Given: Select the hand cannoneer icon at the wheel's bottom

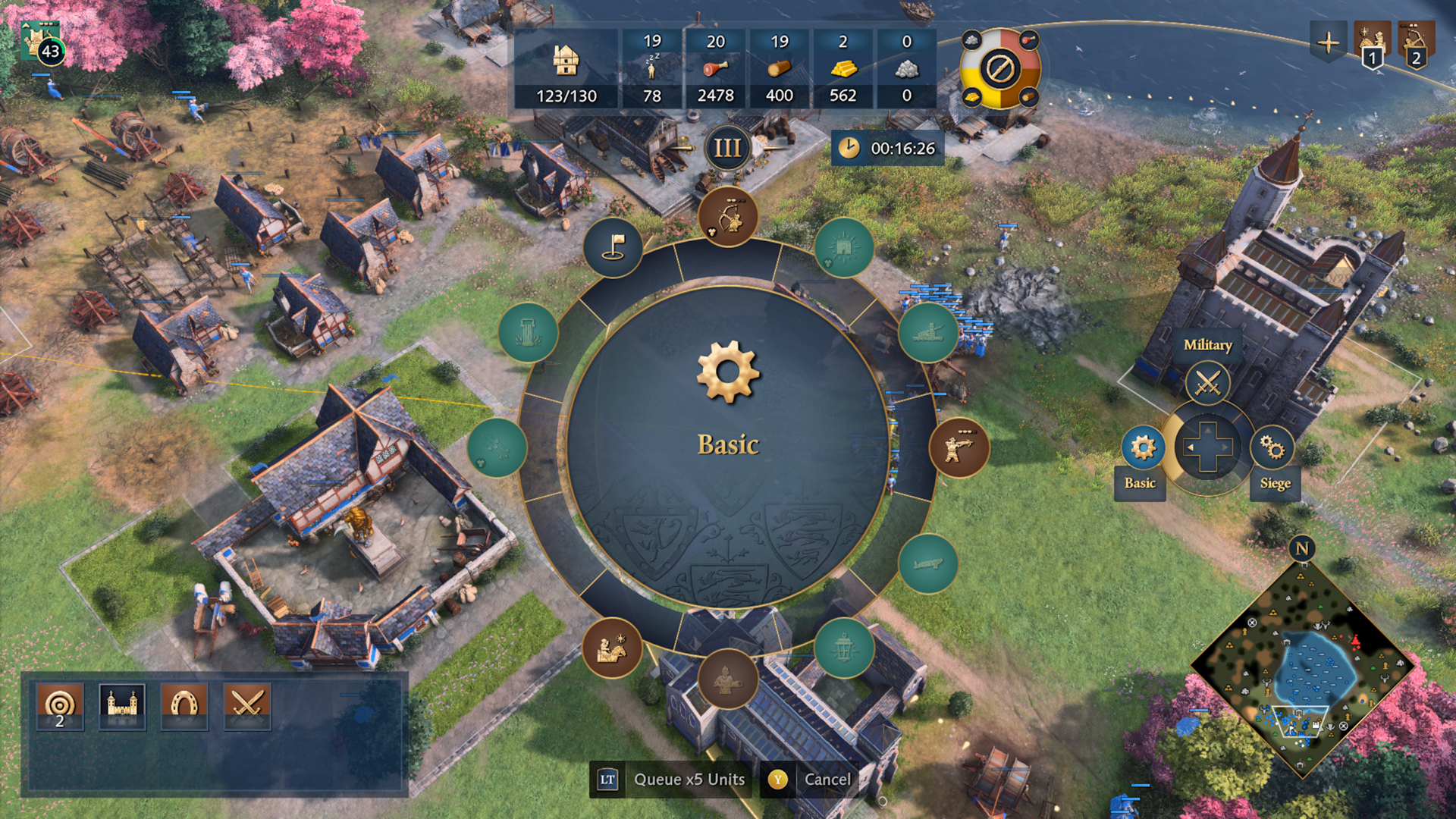Looking at the screenshot, I should pyautogui.click(x=727, y=679).
